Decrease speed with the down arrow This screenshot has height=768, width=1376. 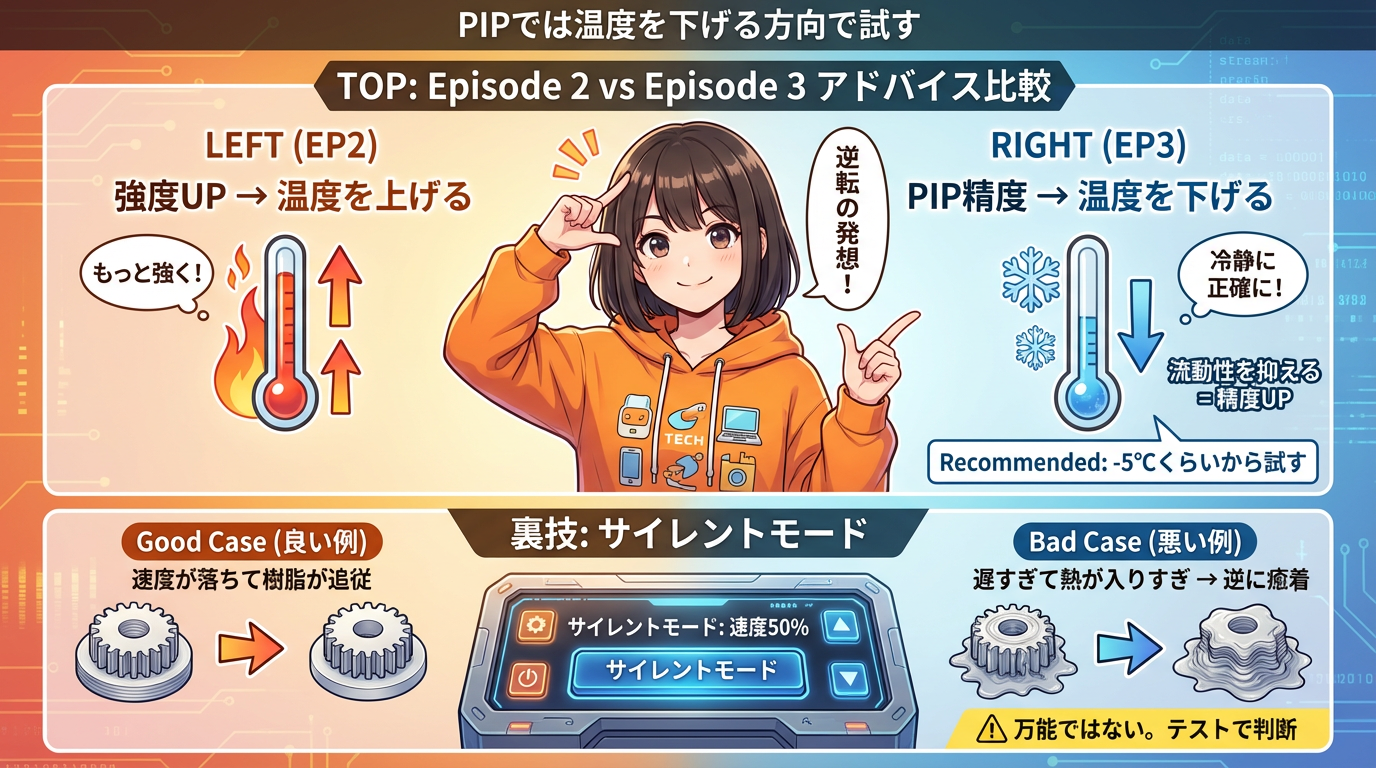(x=849, y=678)
